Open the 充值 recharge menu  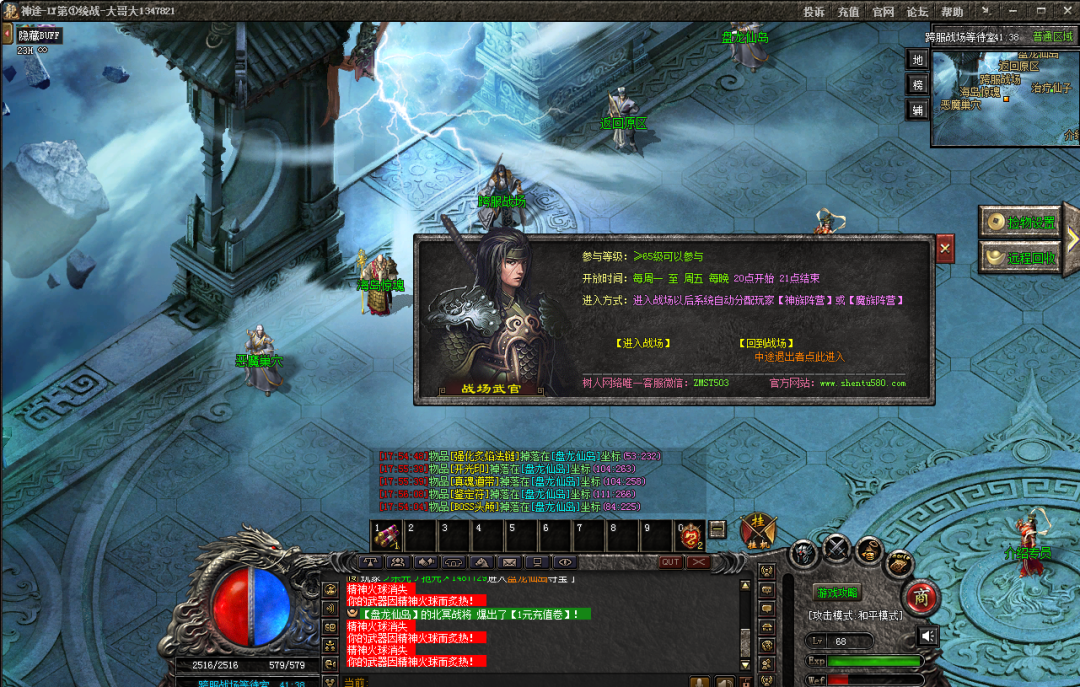tap(848, 12)
